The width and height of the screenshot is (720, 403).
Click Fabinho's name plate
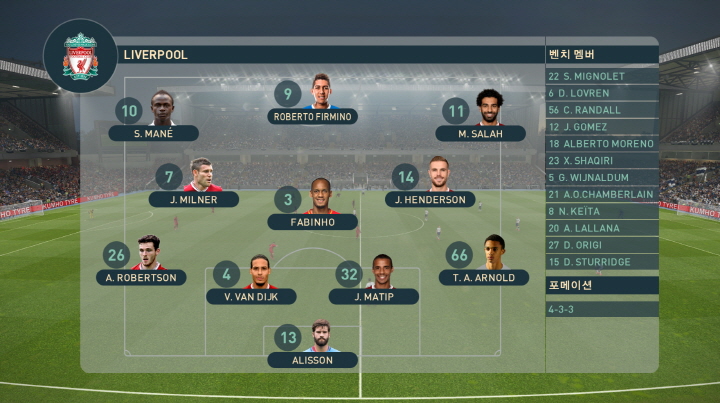coord(312,222)
